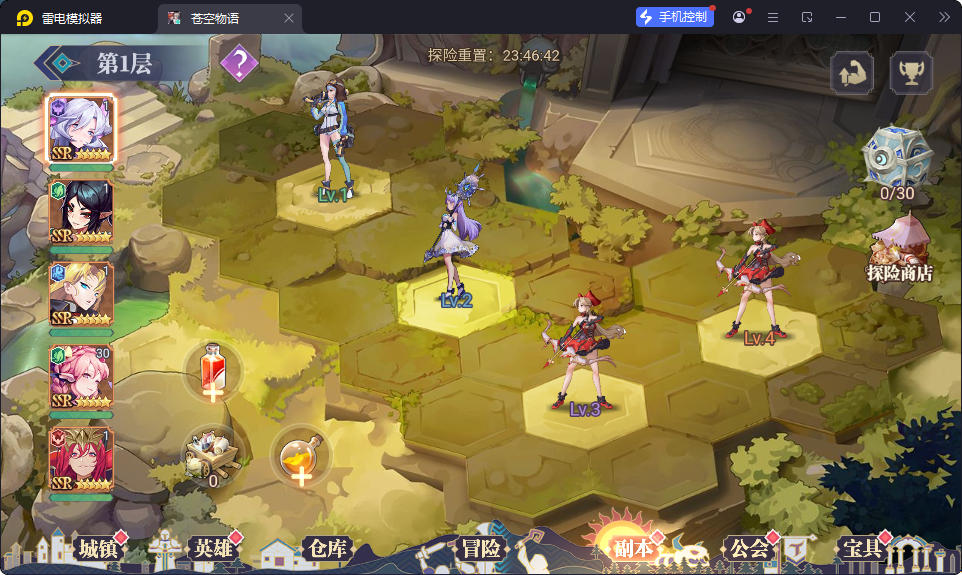Switch to the 仓库 tab
The image size is (962, 575).
(x=327, y=548)
